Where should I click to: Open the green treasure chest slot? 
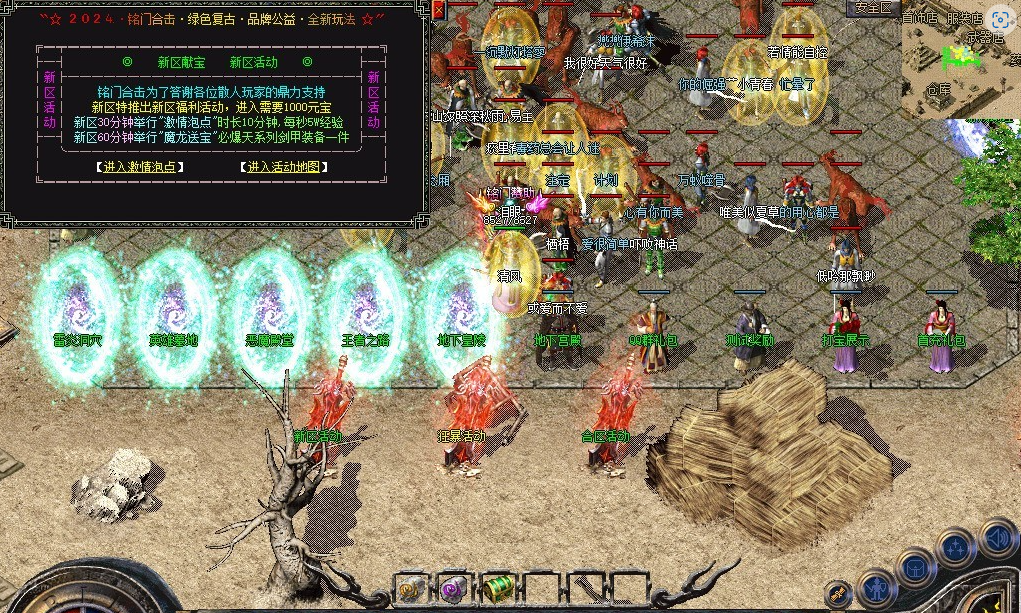click(x=497, y=589)
